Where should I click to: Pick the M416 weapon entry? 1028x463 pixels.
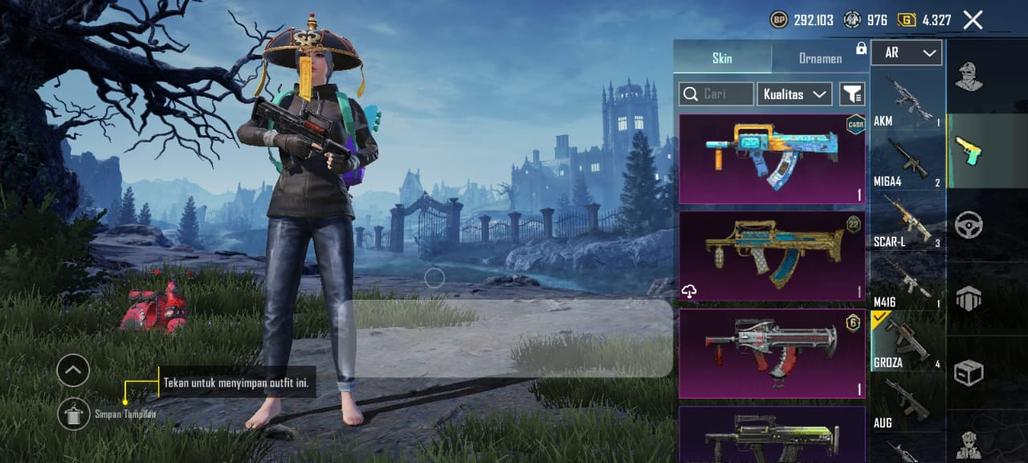pos(907,281)
